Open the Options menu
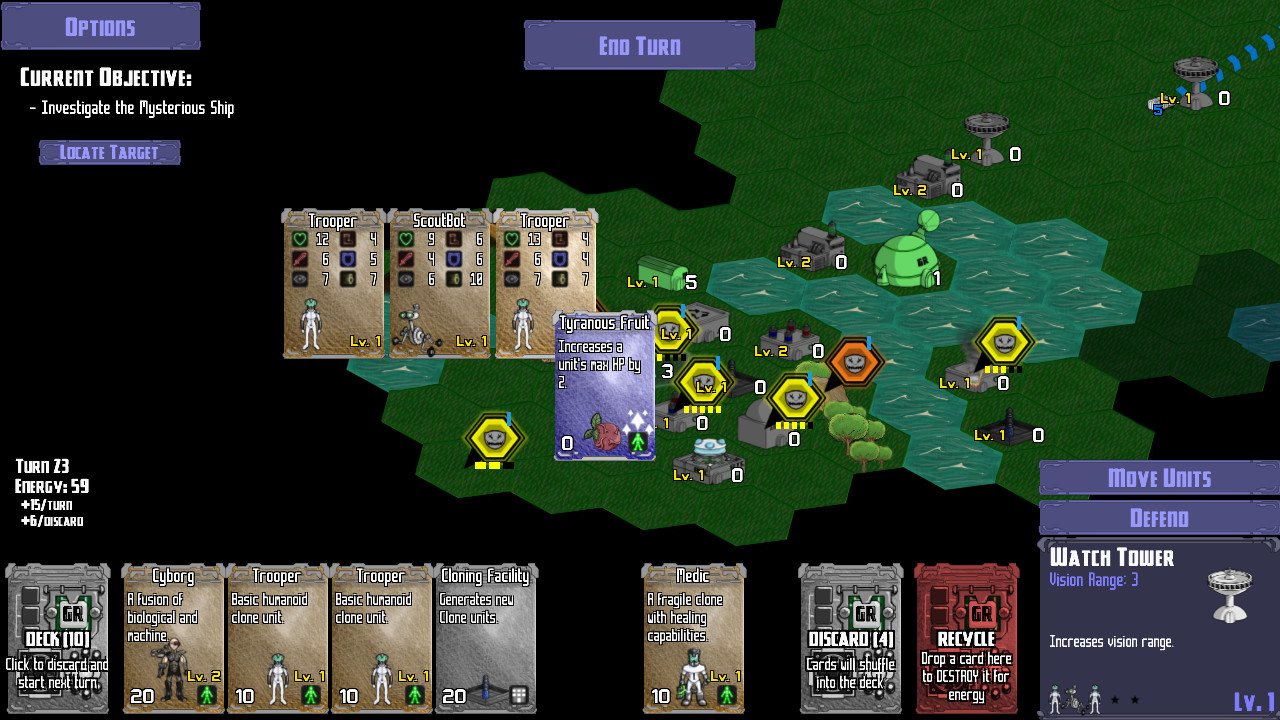Image resolution: width=1280 pixels, height=720 pixels. click(x=100, y=25)
